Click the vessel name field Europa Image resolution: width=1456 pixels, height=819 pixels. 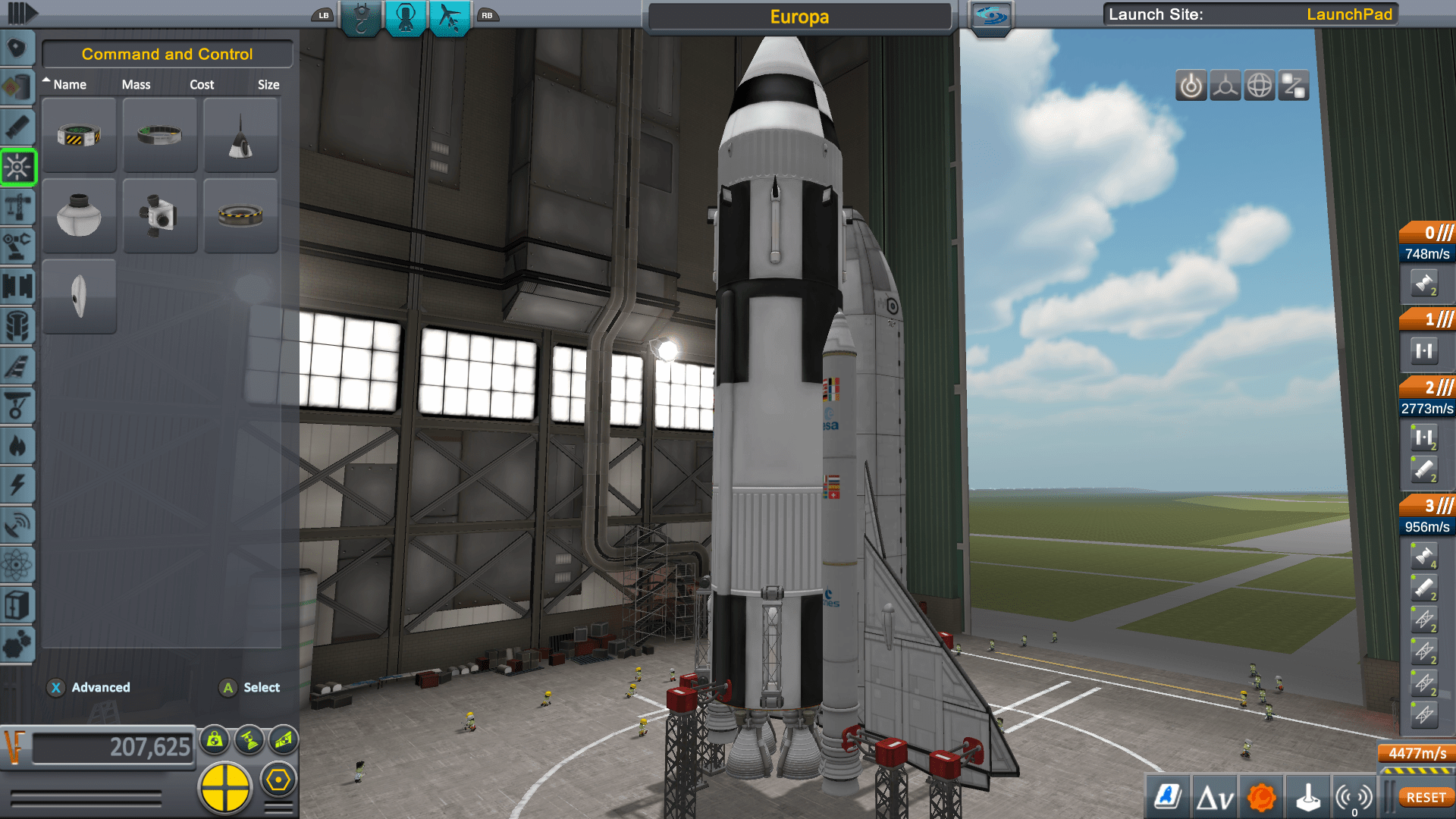[799, 17]
